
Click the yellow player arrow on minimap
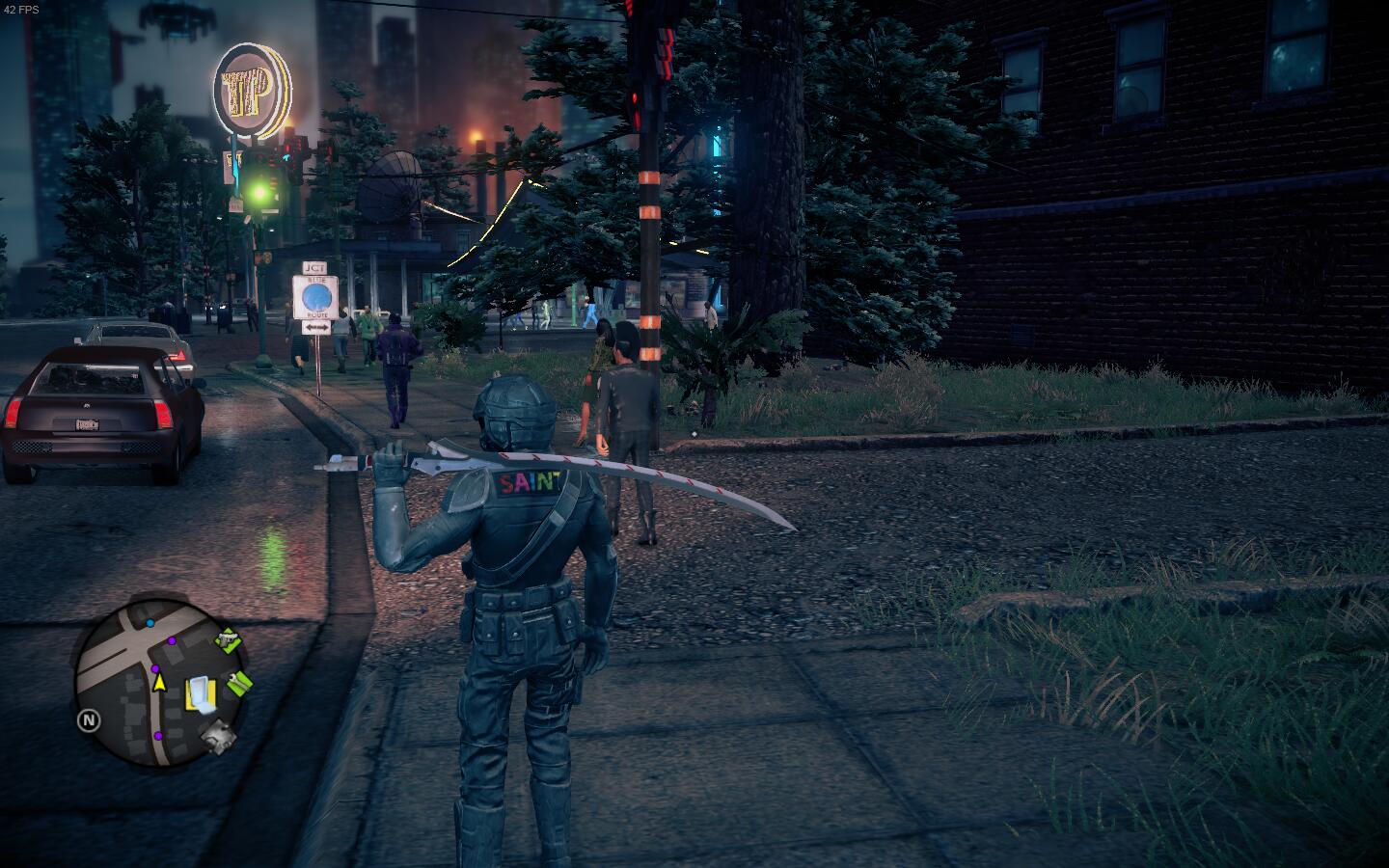pyautogui.click(x=158, y=683)
